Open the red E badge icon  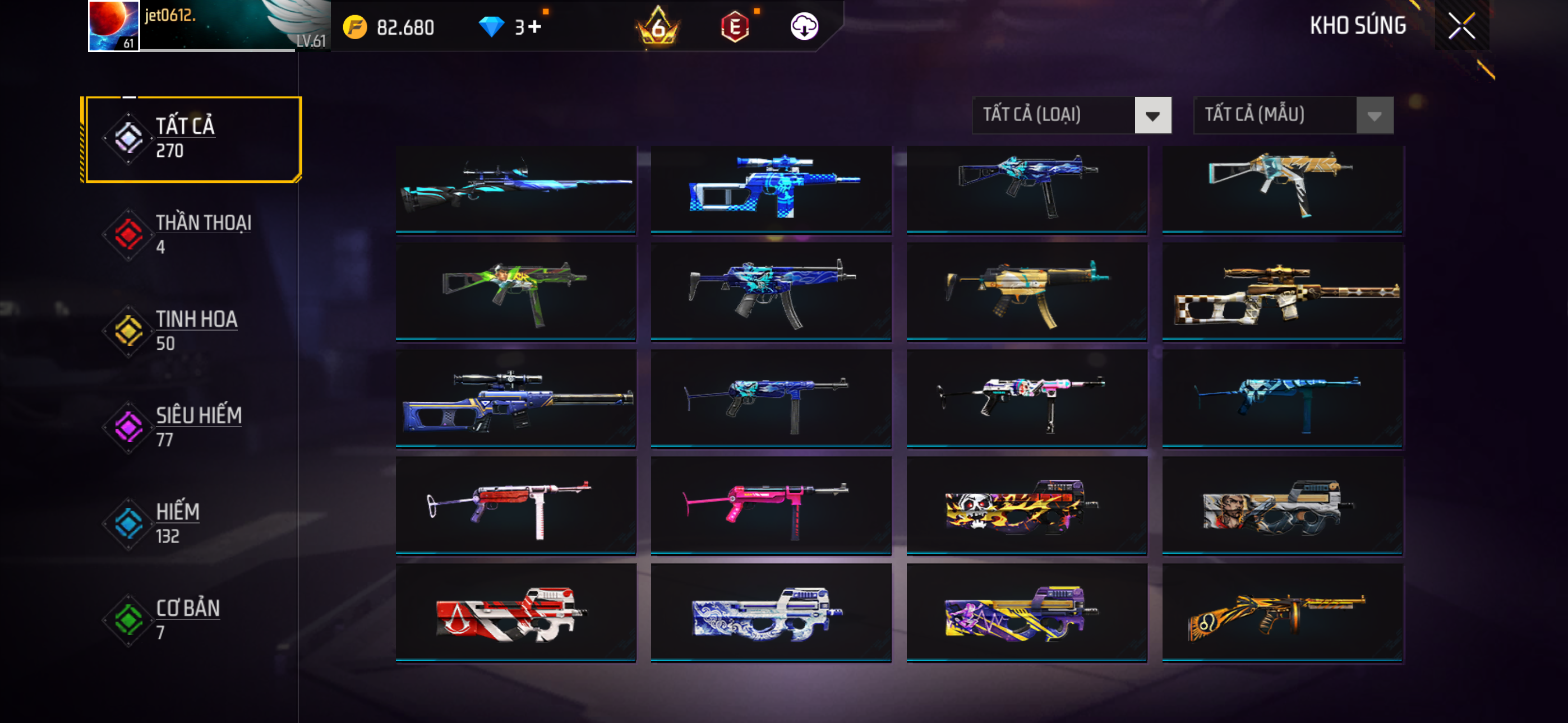click(735, 27)
